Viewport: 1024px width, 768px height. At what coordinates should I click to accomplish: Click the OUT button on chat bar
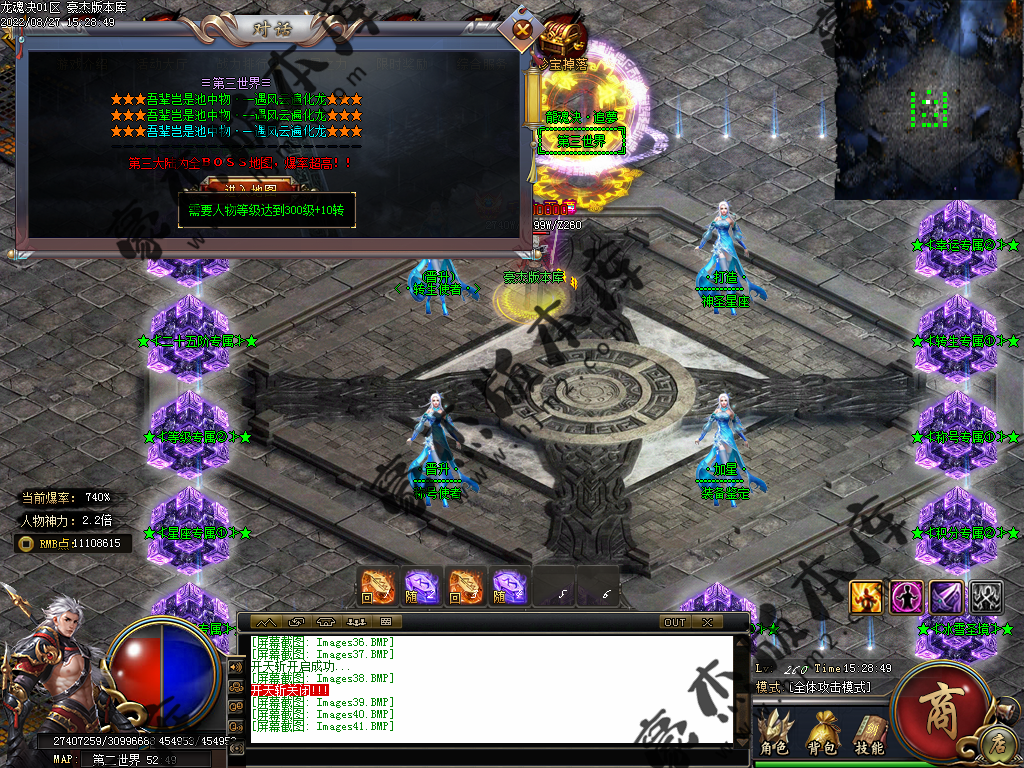[x=675, y=622]
